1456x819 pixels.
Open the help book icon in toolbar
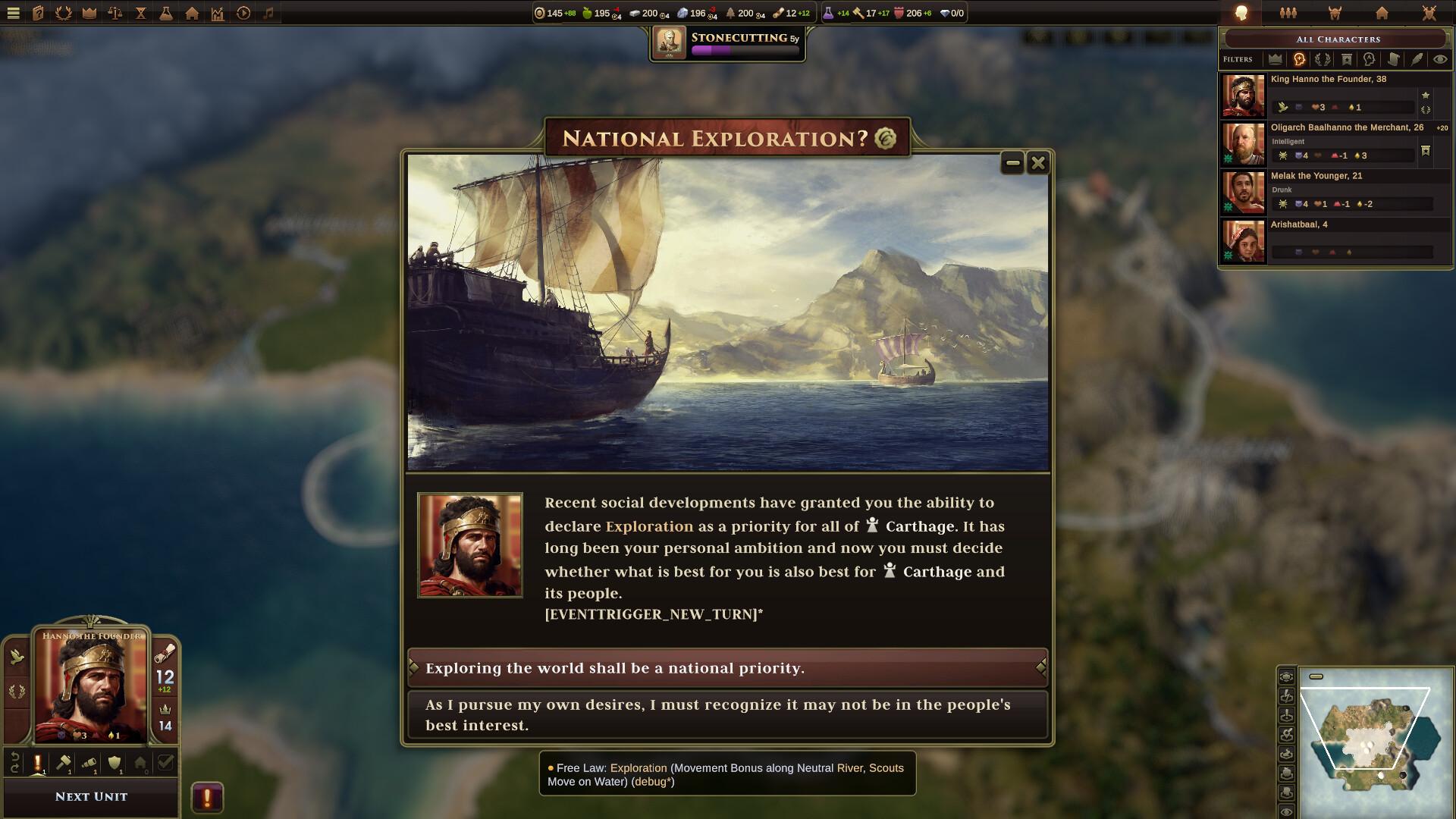click(x=37, y=13)
